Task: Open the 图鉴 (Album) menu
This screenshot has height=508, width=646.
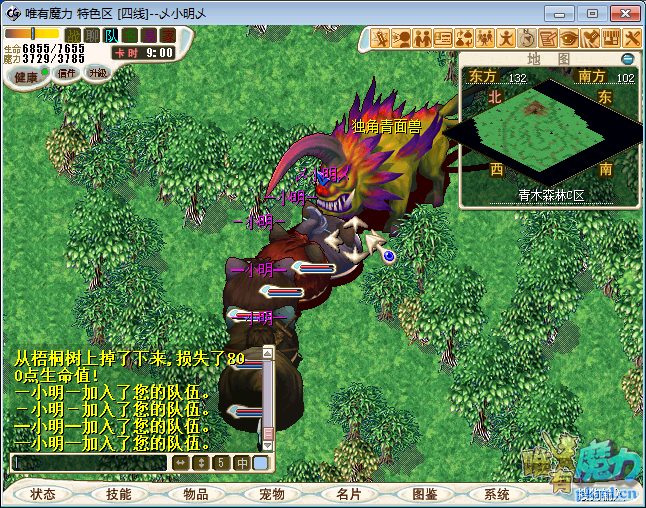Action: [423, 494]
